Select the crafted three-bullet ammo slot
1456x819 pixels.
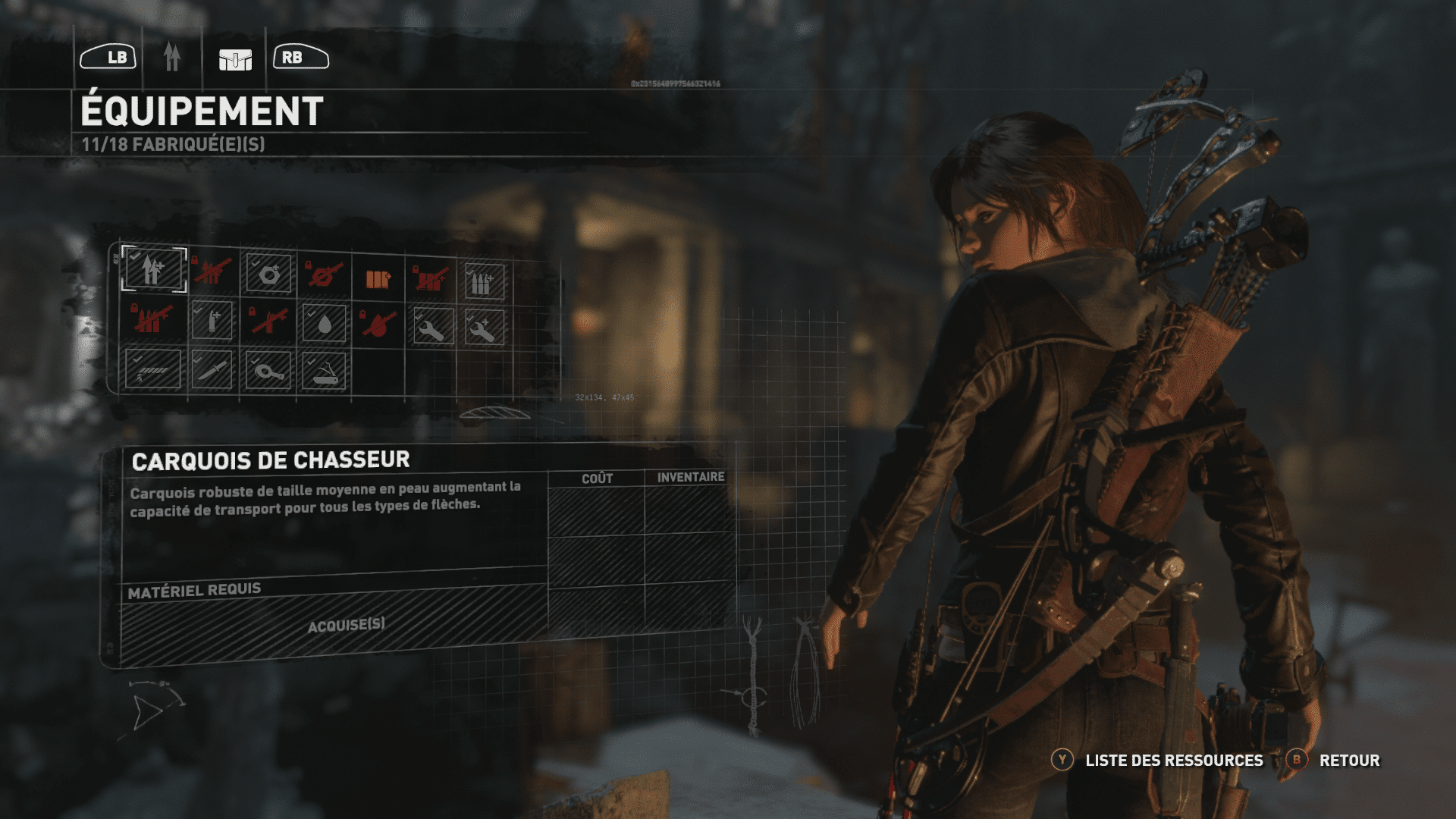[x=484, y=282]
